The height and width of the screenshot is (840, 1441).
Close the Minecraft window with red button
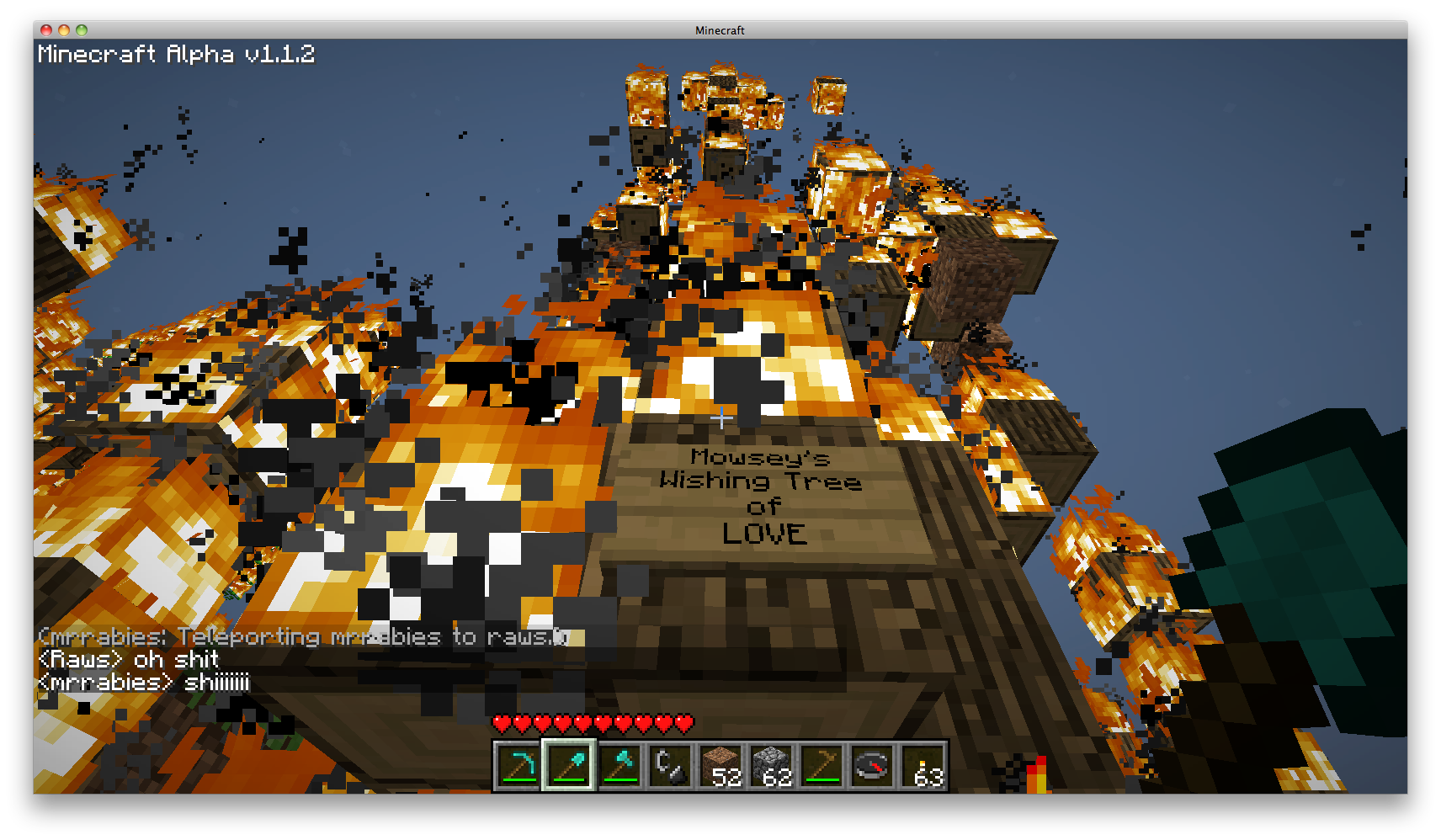point(46,30)
